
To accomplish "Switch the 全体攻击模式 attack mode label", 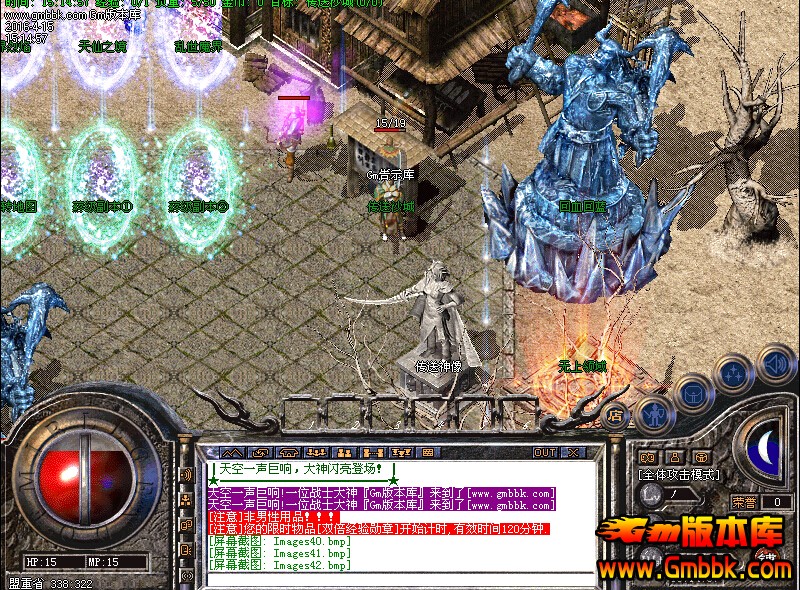I will pyautogui.click(x=679, y=475).
